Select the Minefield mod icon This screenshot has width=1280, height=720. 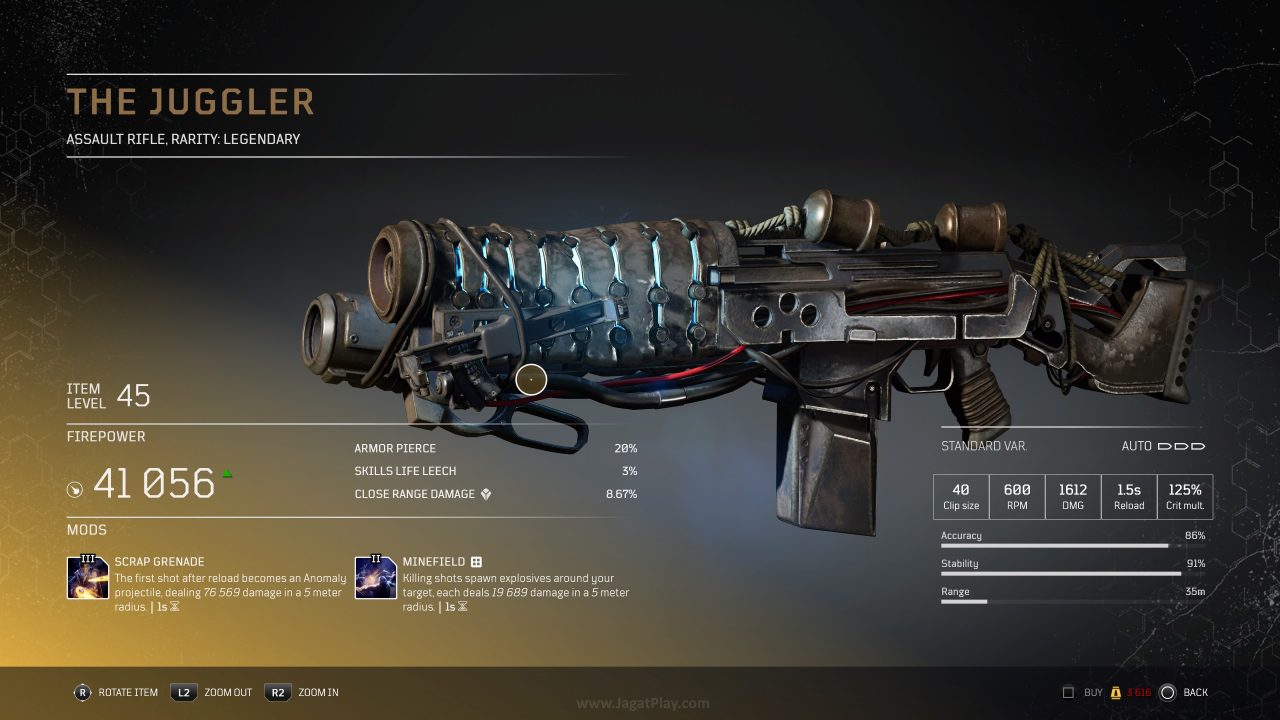374,577
